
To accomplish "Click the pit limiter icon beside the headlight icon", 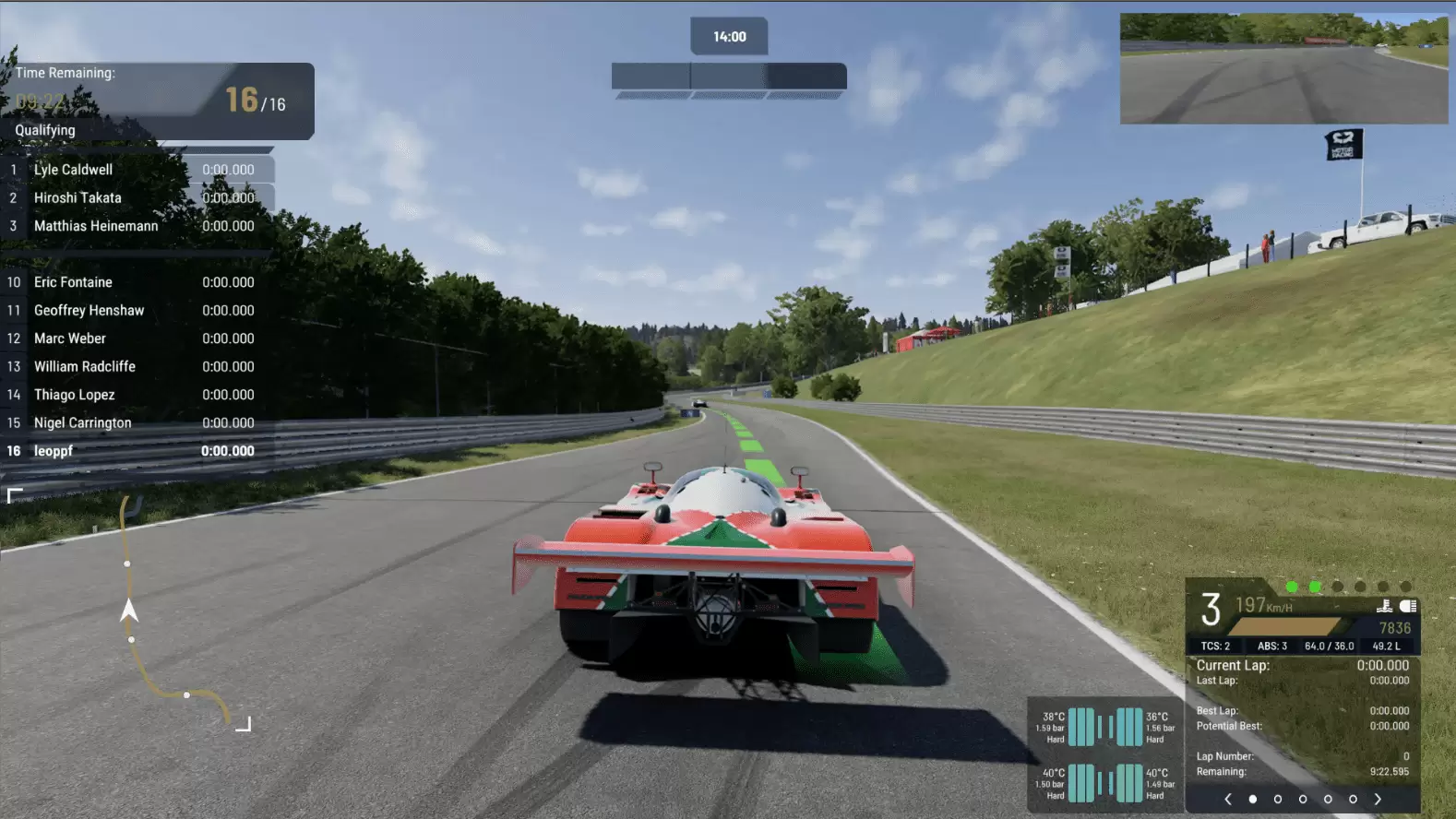I will point(1384,607).
